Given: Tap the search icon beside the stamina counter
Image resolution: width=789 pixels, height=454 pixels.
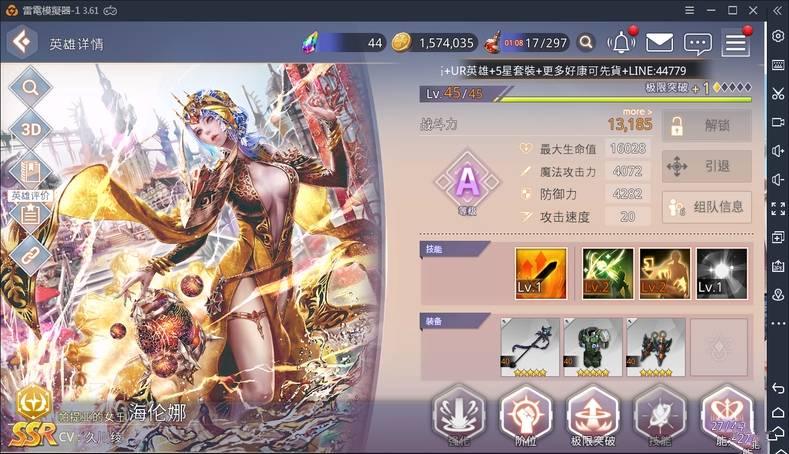Looking at the screenshot, I should tap(586, 42).
